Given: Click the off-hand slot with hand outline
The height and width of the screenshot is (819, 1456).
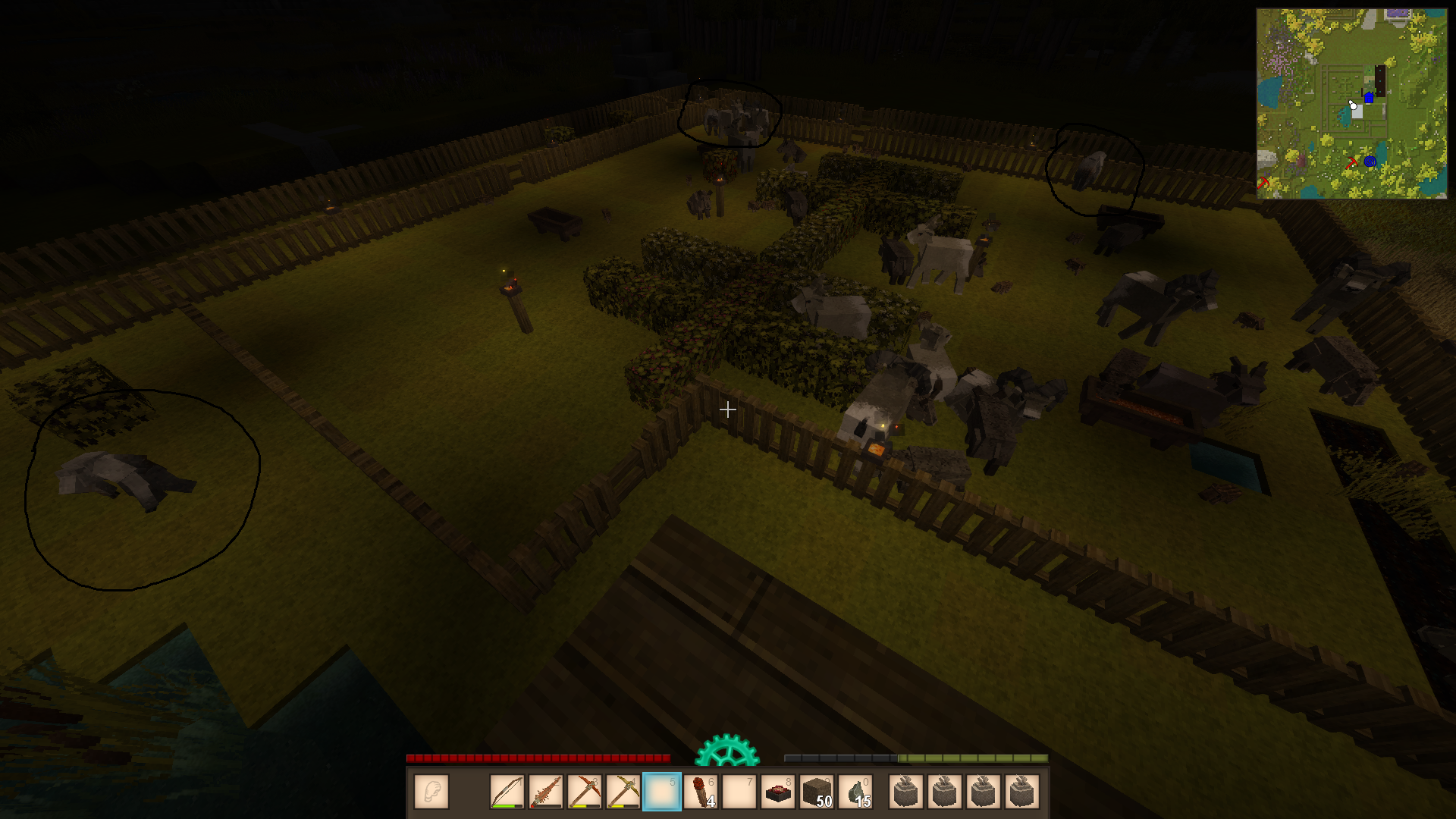Looking at the screenshot, I should coord(431,792).
